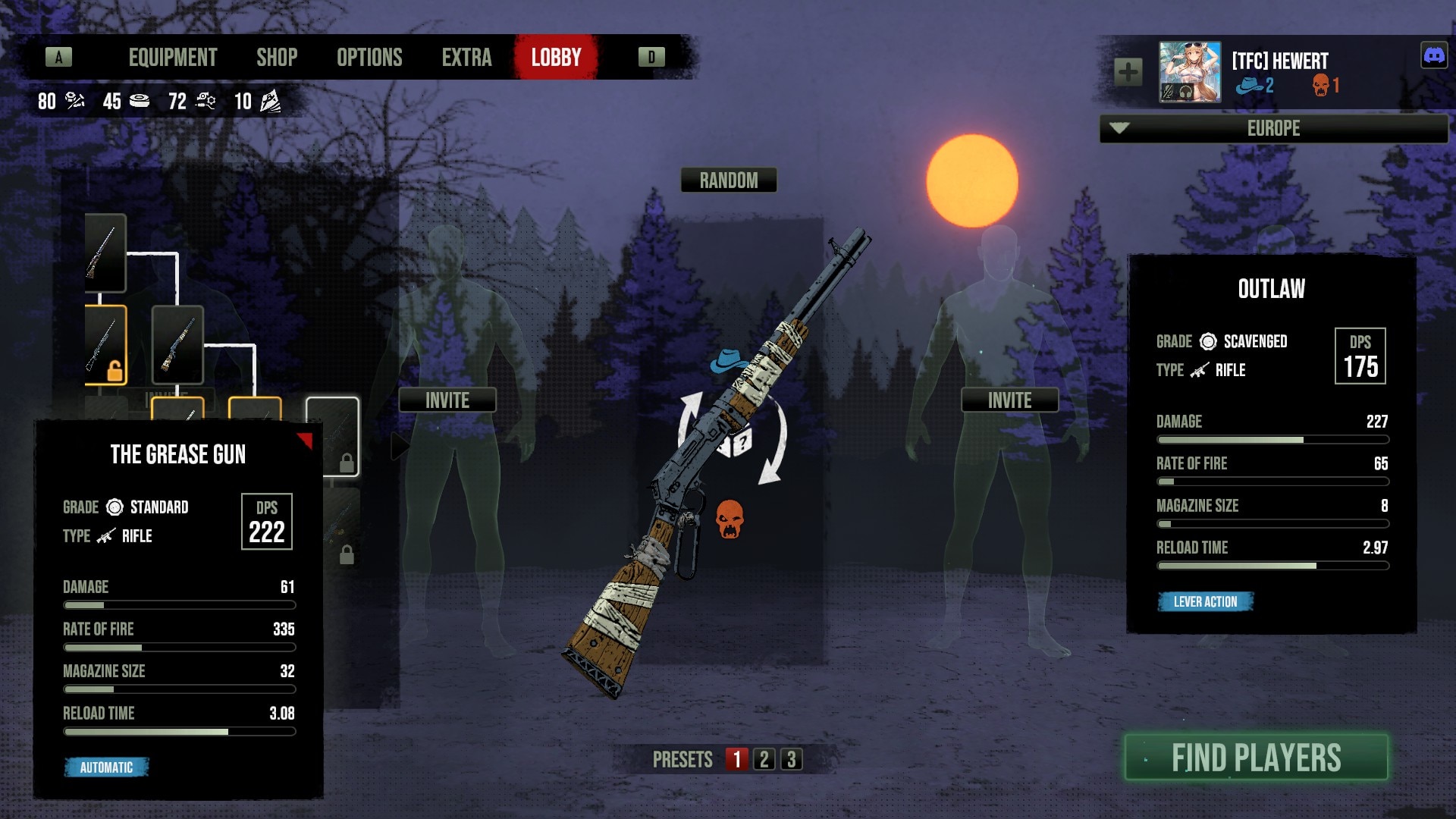Click the orange zombie skull icon
Screen dimensions: 1456x819
(x=730, y=519)
